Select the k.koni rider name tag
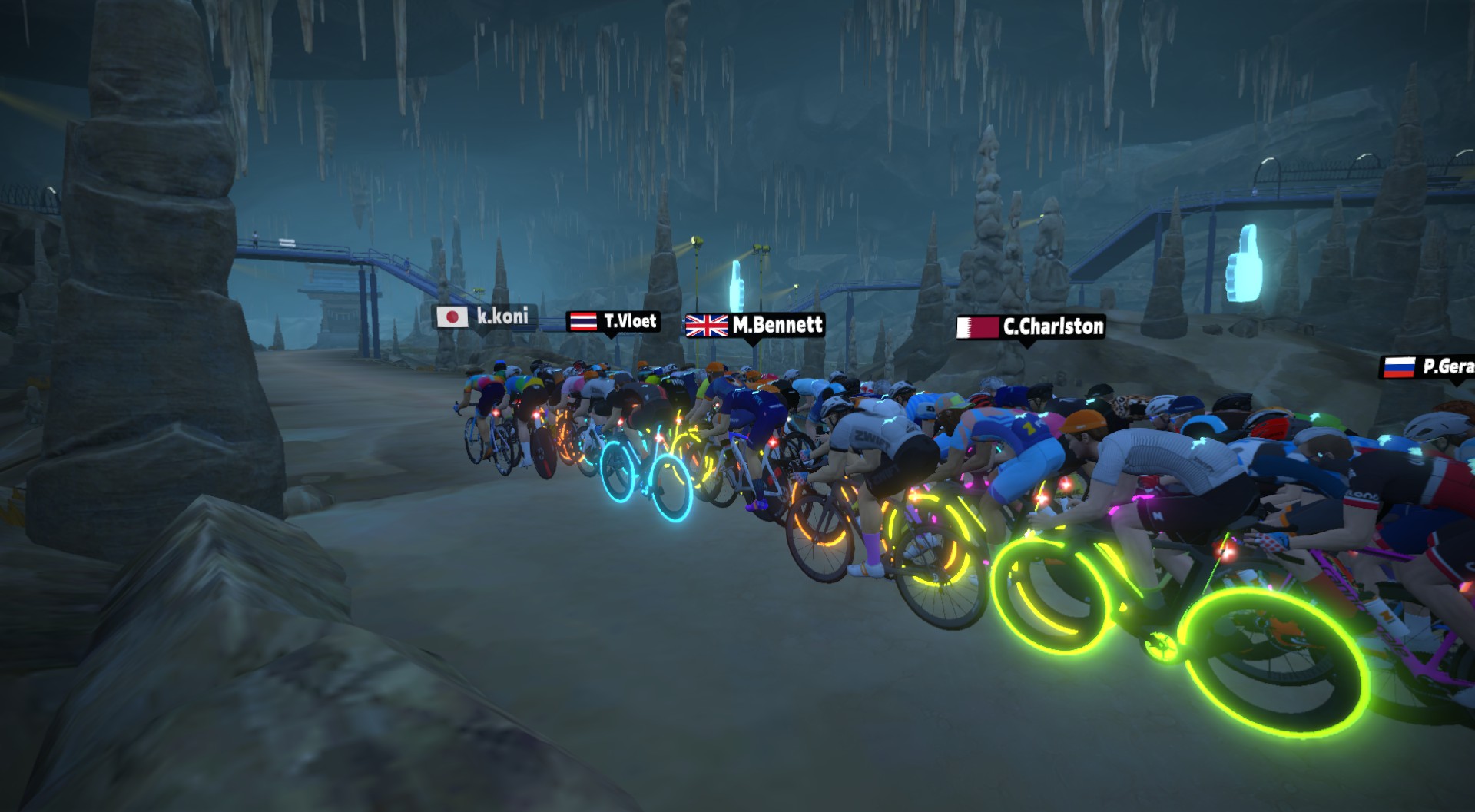The width and height of the screenshot is (1475, 812). click(484, 317)
